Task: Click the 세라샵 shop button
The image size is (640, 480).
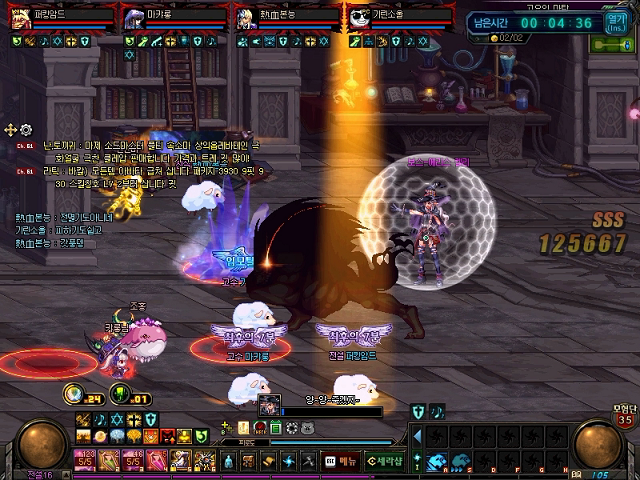Action: (x=384, y=461)
